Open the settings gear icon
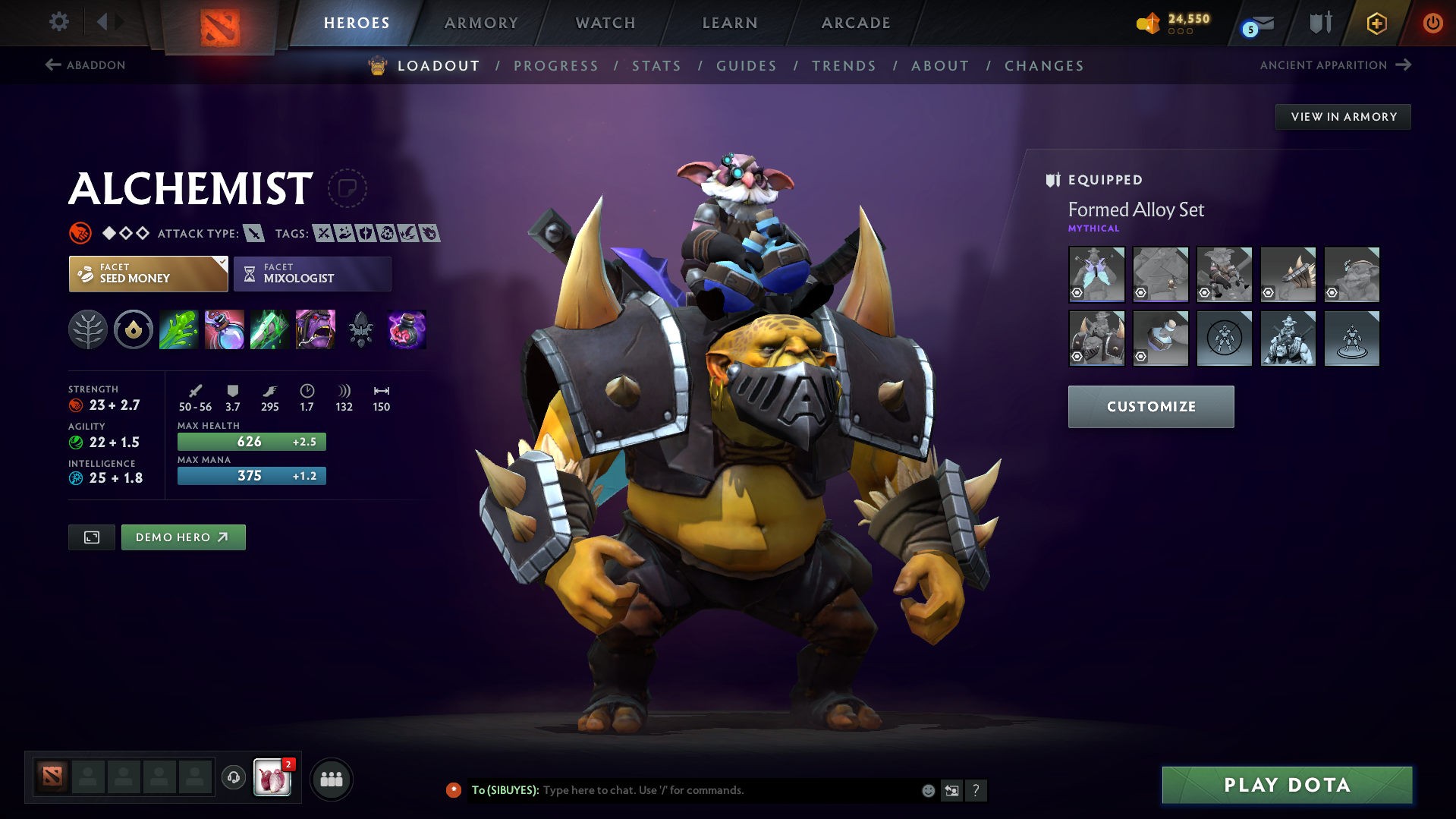The image size is (1456, 819). pos(58,22)
